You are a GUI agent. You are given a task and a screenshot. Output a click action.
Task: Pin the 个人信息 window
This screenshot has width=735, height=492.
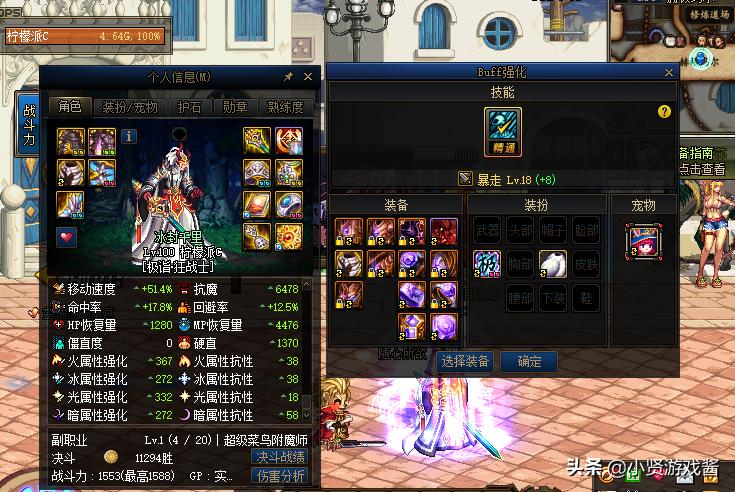coord(289,76)
